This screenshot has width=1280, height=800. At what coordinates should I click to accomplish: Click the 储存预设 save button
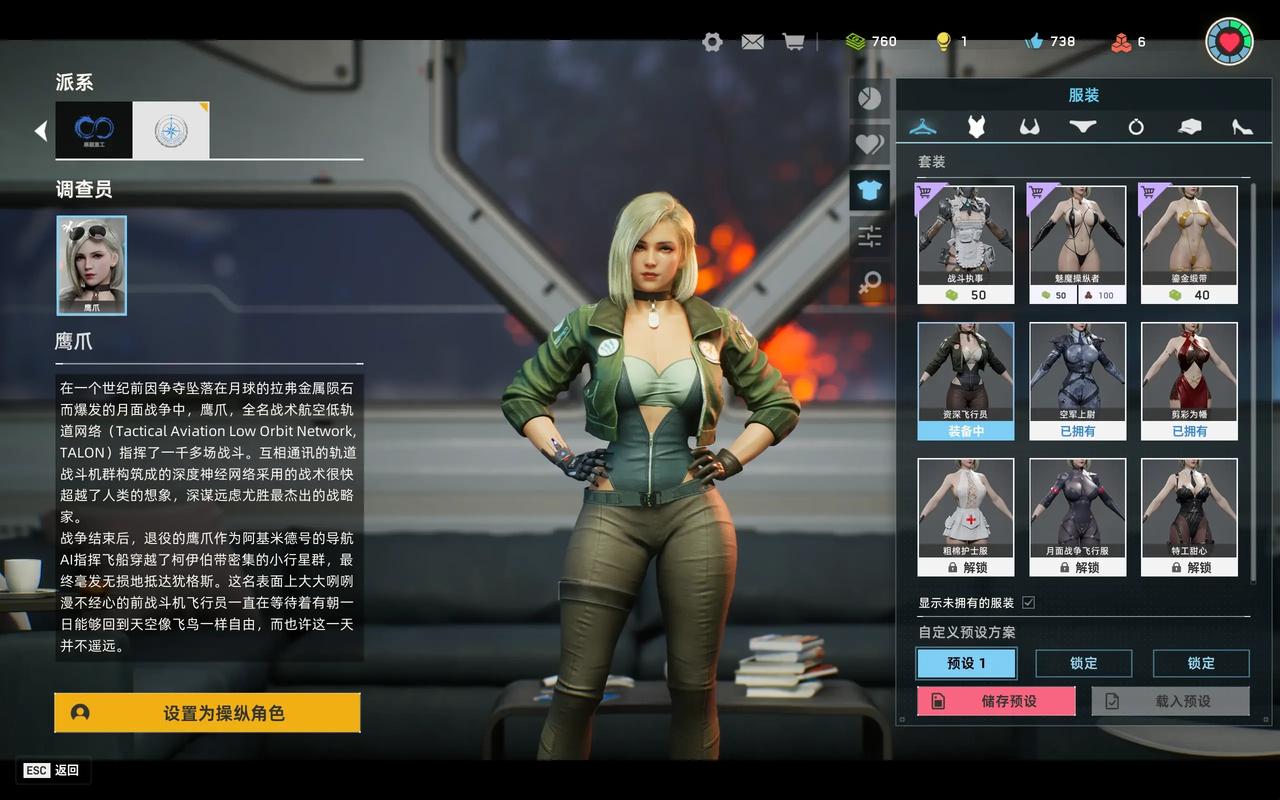996,701
